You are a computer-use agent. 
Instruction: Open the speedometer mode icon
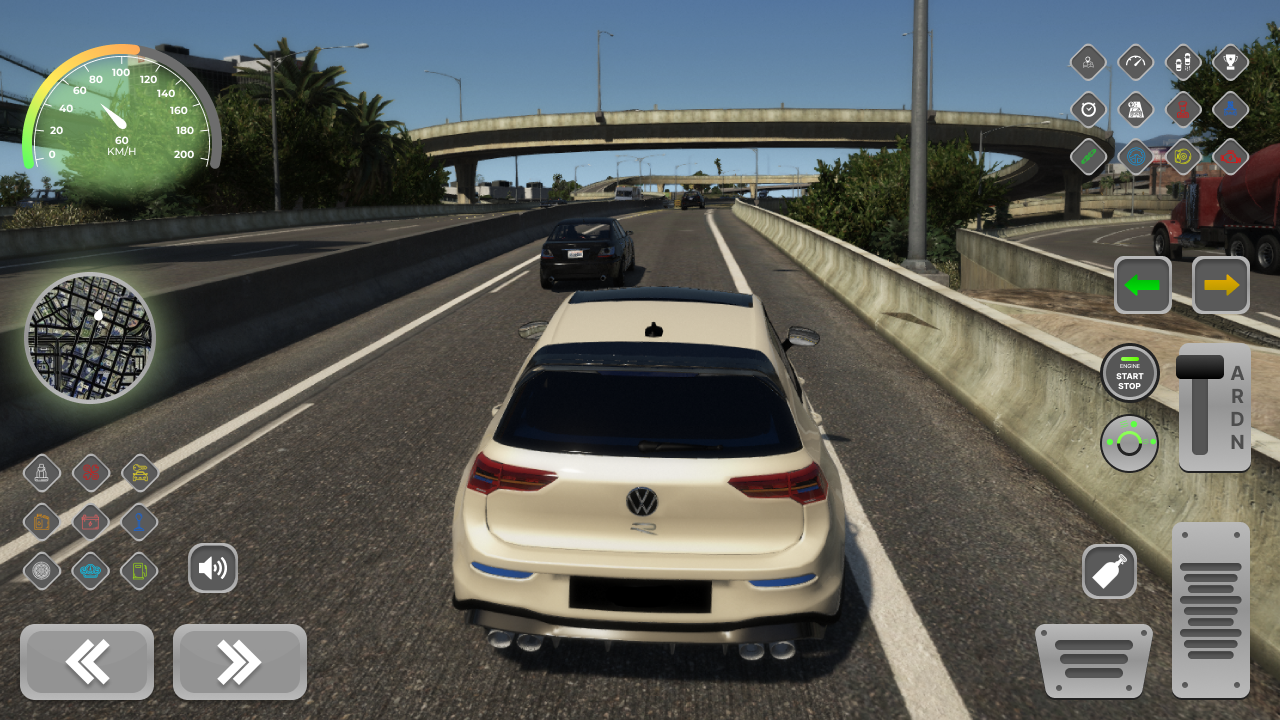click(1136, 62)
